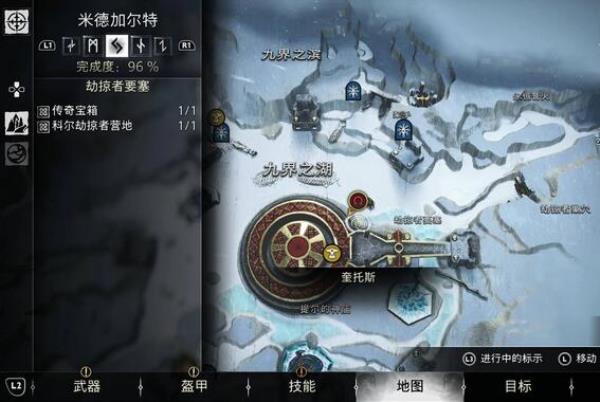Image resolution: width=600 pixels, height=402 pixels.
Task: Choose the first realm rune in the row
Action: pyautogui.click(x=69, y=45)
